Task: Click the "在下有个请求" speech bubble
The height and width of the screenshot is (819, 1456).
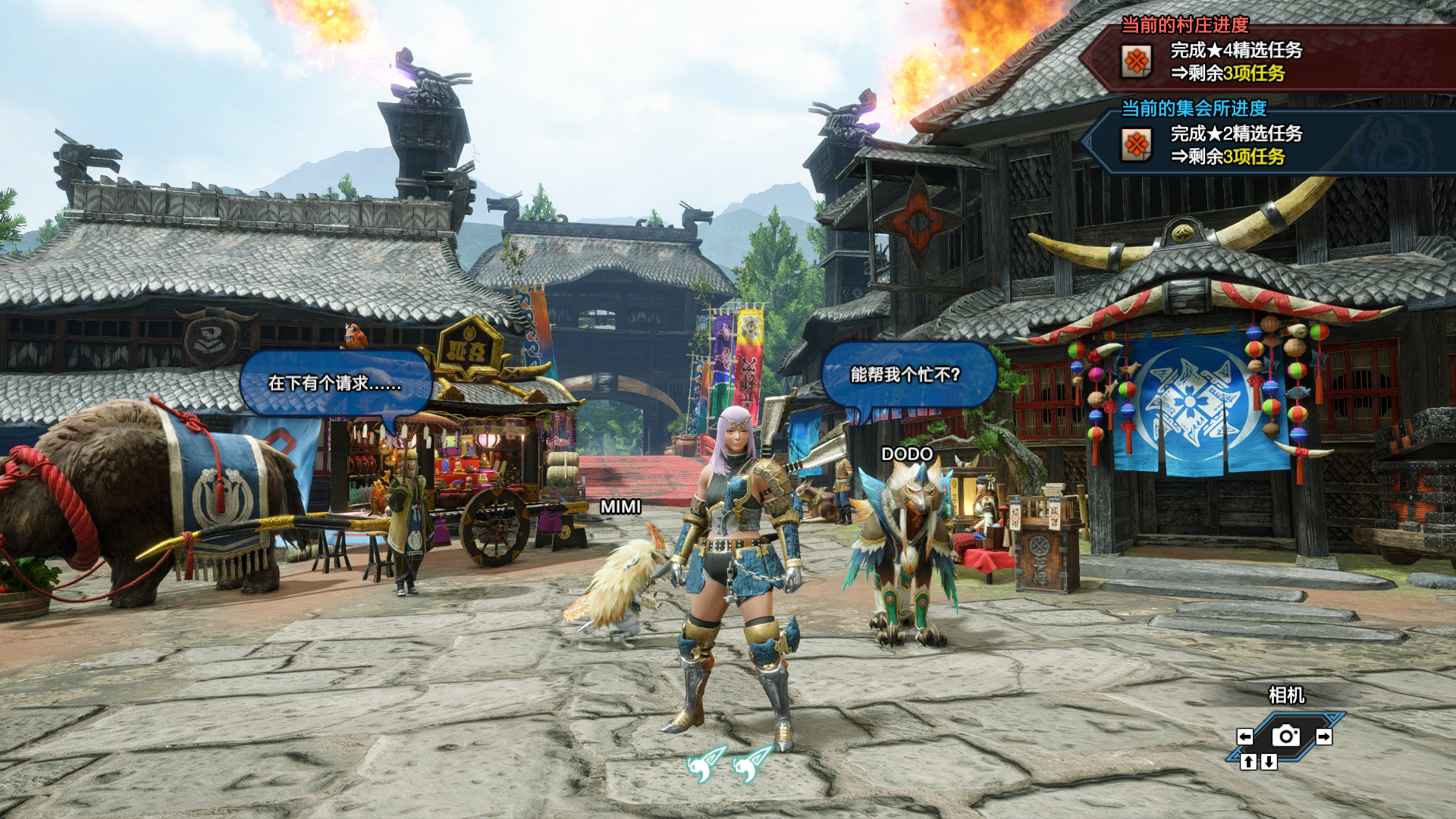Action: (335, 383)
